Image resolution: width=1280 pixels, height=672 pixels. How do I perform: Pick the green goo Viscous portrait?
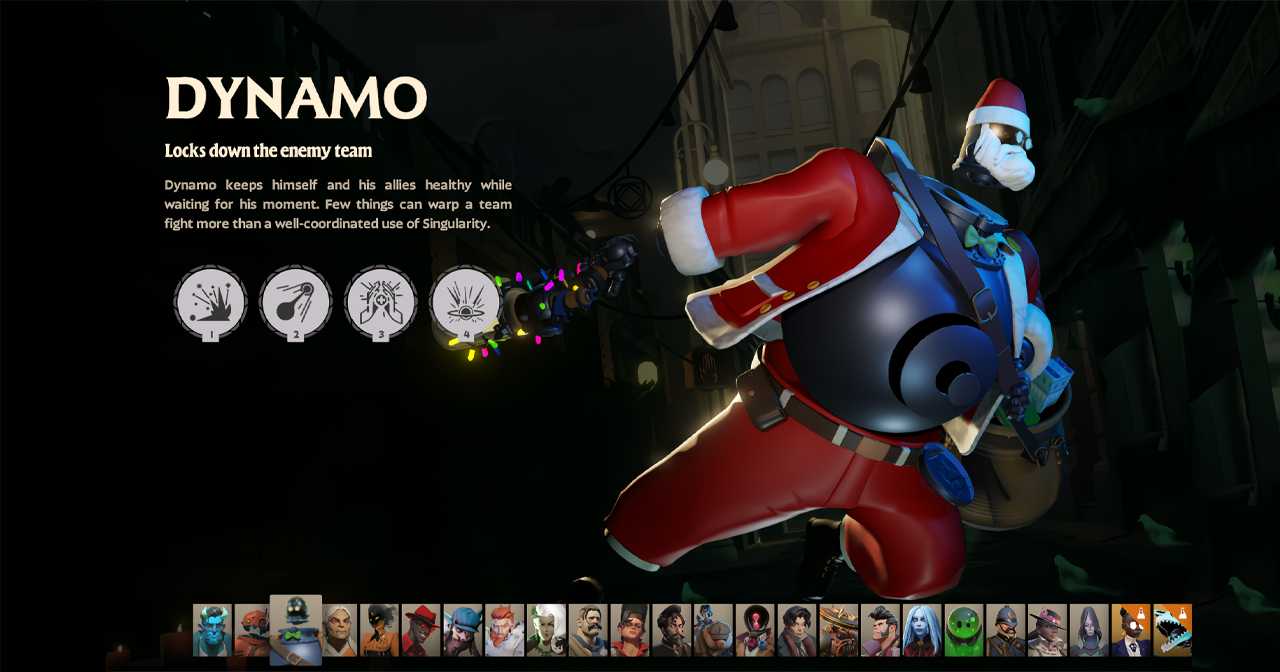(x=964, y=630)
